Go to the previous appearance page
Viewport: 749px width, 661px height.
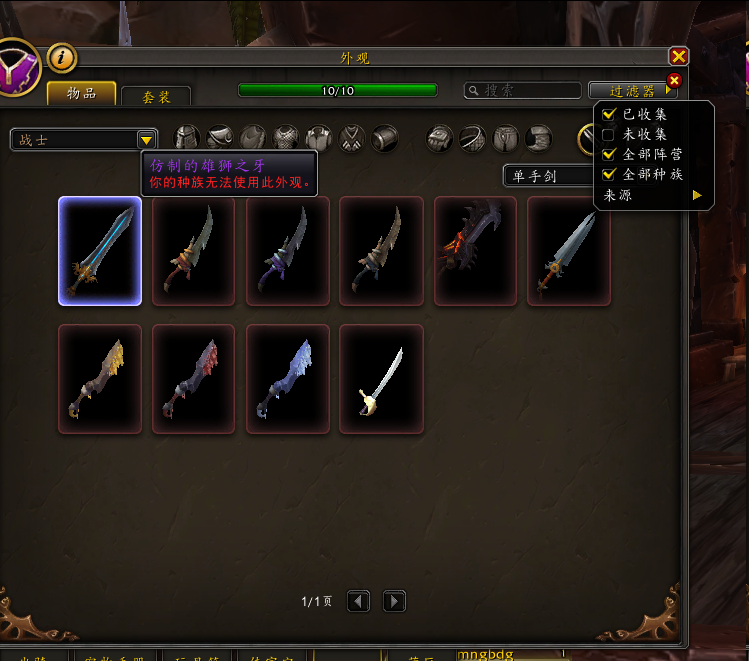pos(359,601)
